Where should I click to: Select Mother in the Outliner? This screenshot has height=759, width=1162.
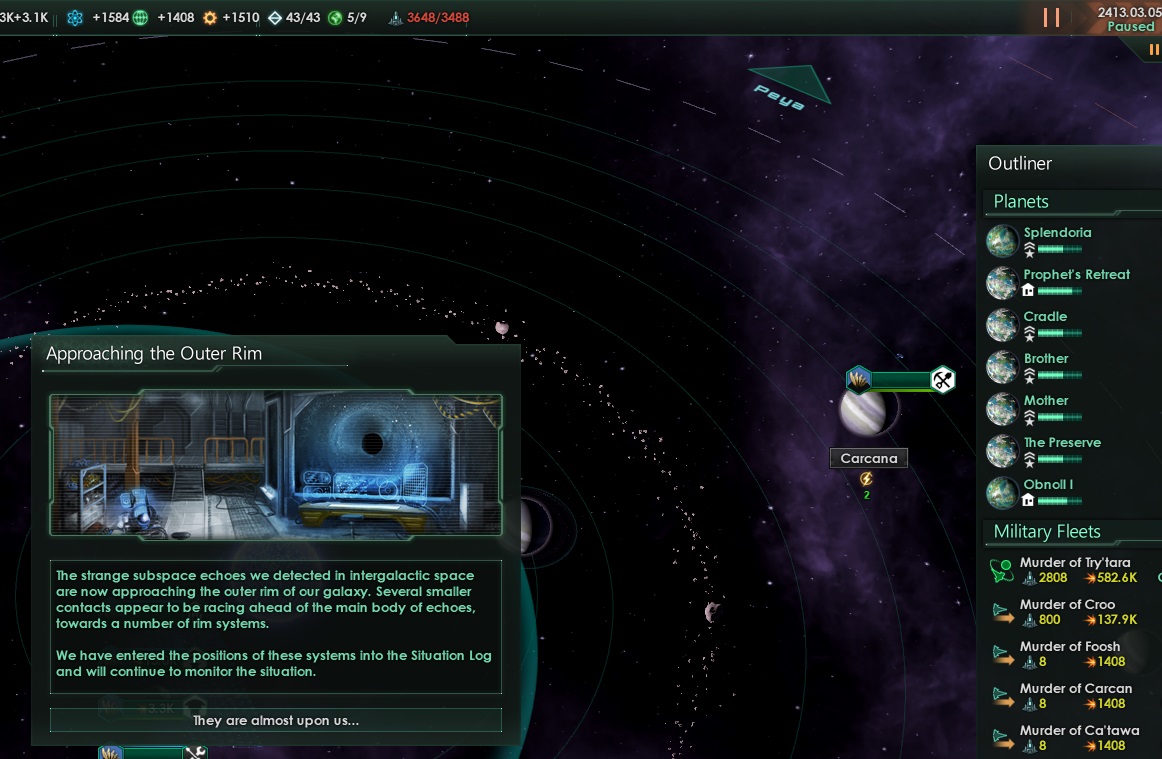[1046, 401]
